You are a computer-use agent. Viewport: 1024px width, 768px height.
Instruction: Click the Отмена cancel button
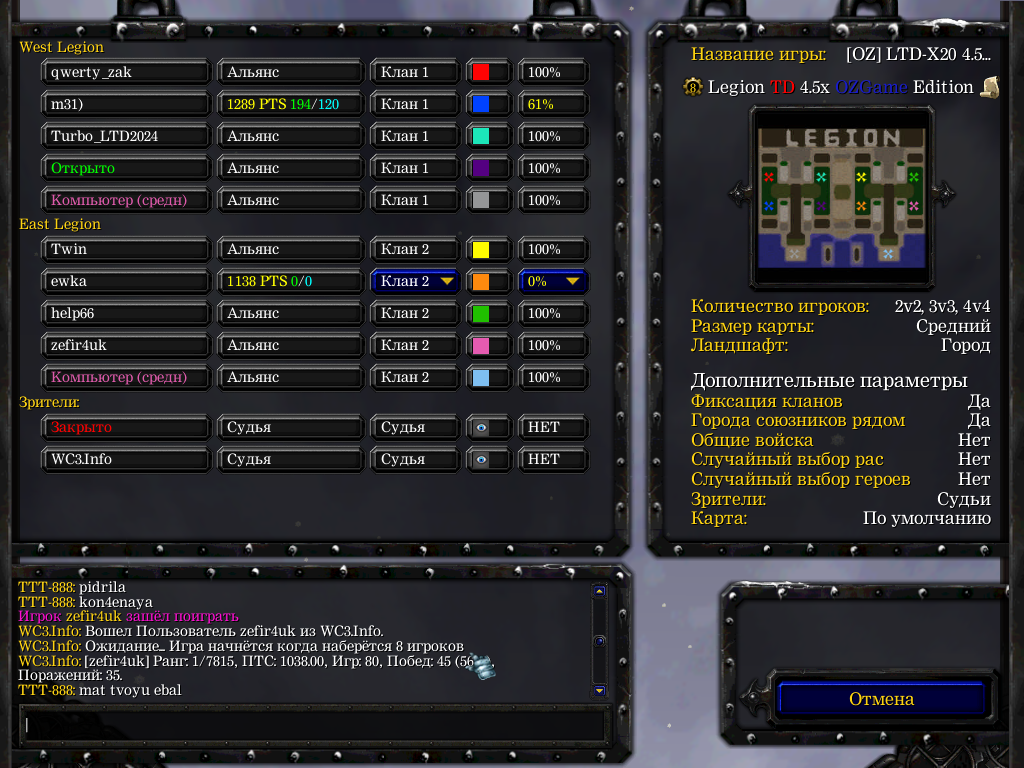click(881, 699)
